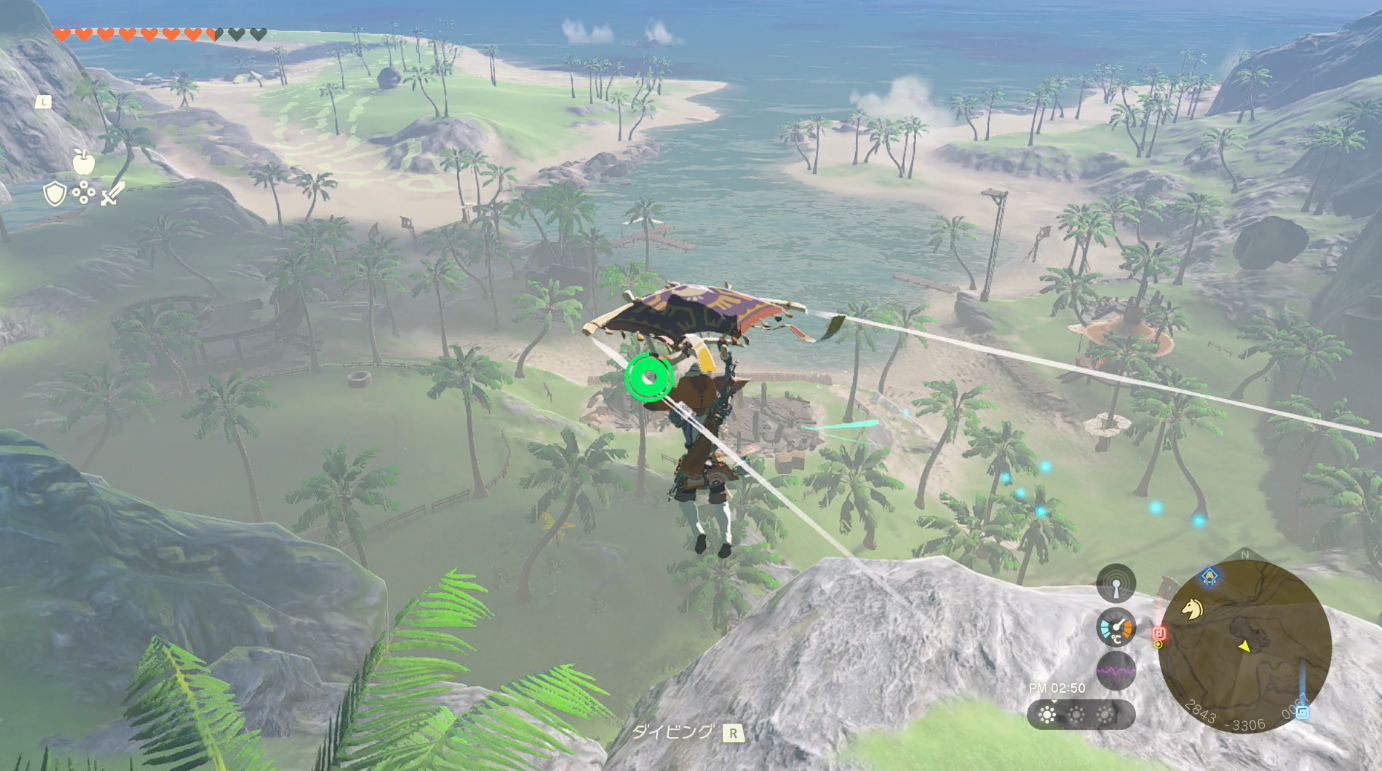Click the temperature gauge indicator

[1116, 627]
